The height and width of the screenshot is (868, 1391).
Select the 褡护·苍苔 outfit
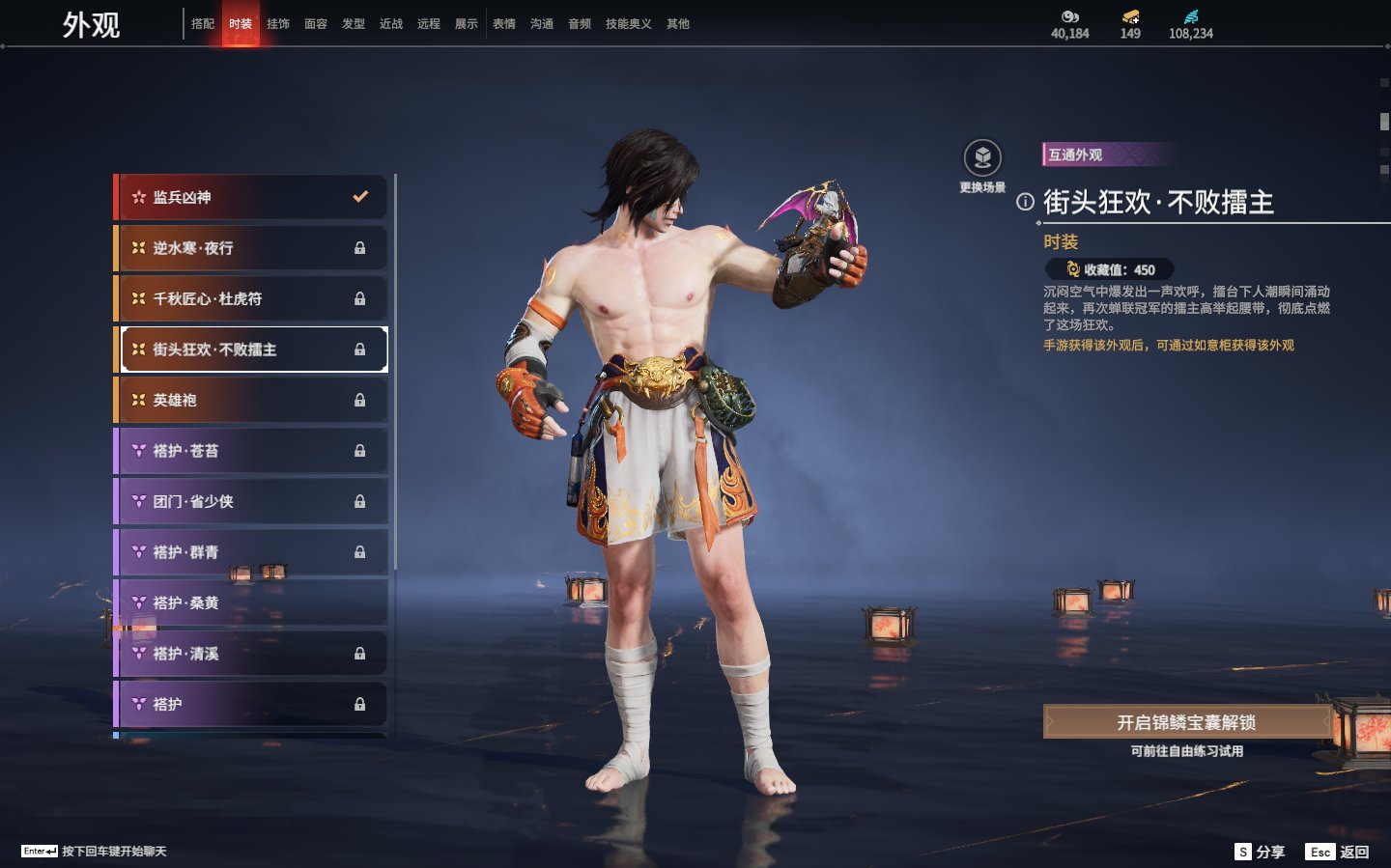click(x=251, y=451)
